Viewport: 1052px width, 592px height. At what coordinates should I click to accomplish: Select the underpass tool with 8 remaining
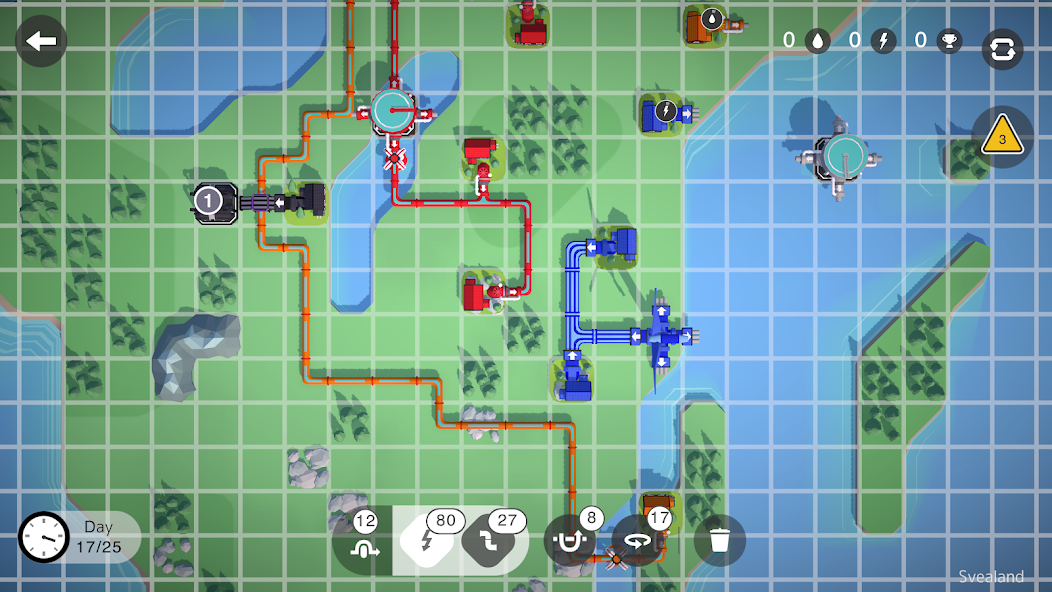click(570, 541)
